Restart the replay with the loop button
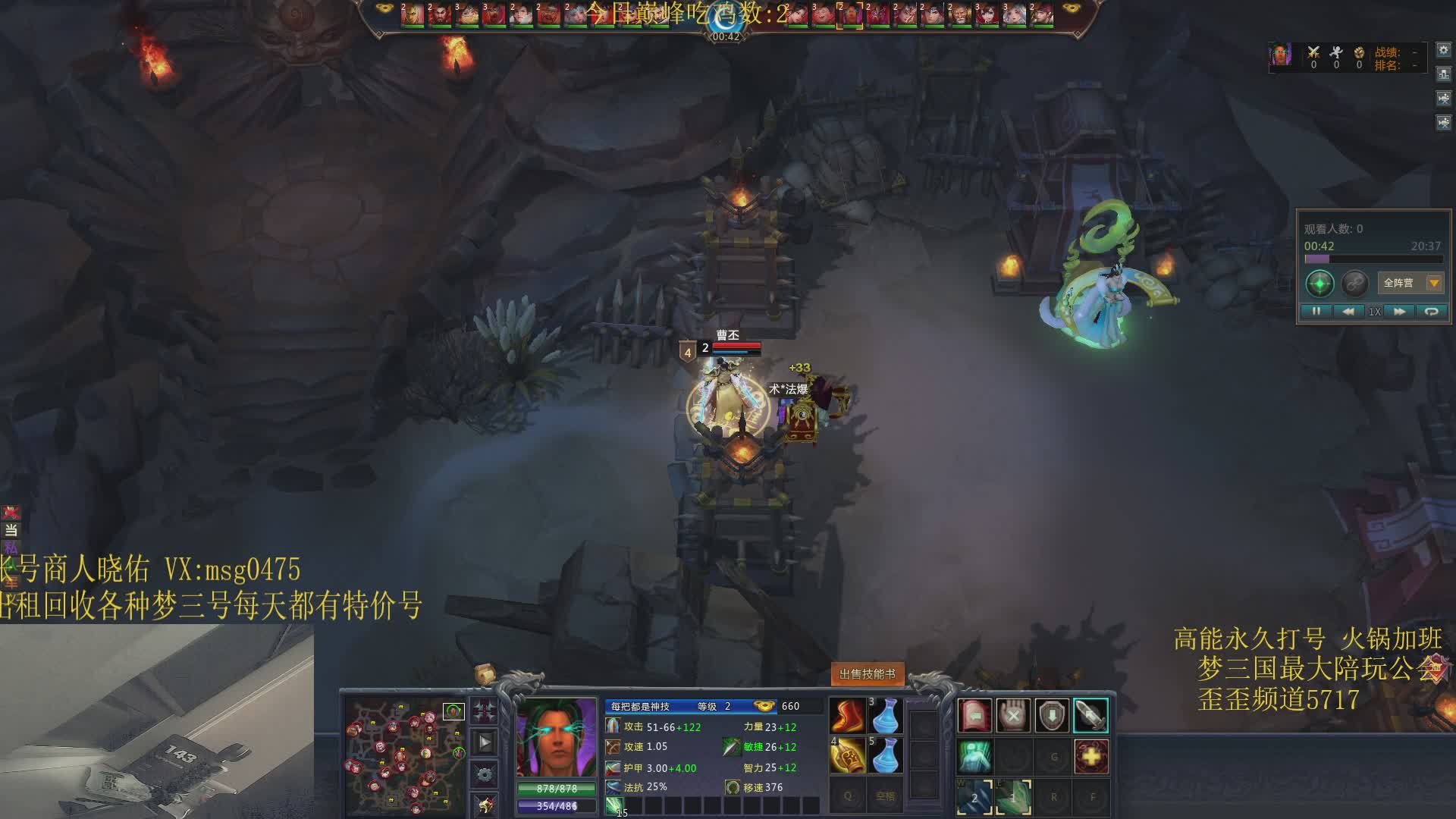This screenshot has height=819, width=1456. click(1431, 312)
